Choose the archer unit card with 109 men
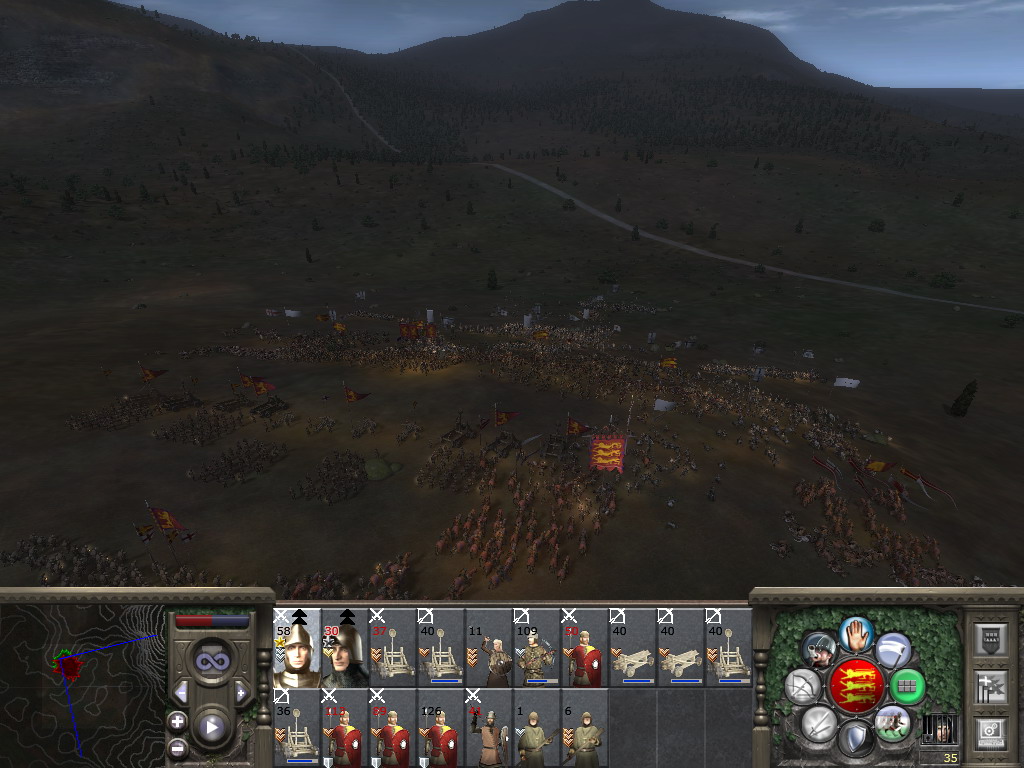Image resolution: width=1024 pixels, height=768 pixels. 537,648
